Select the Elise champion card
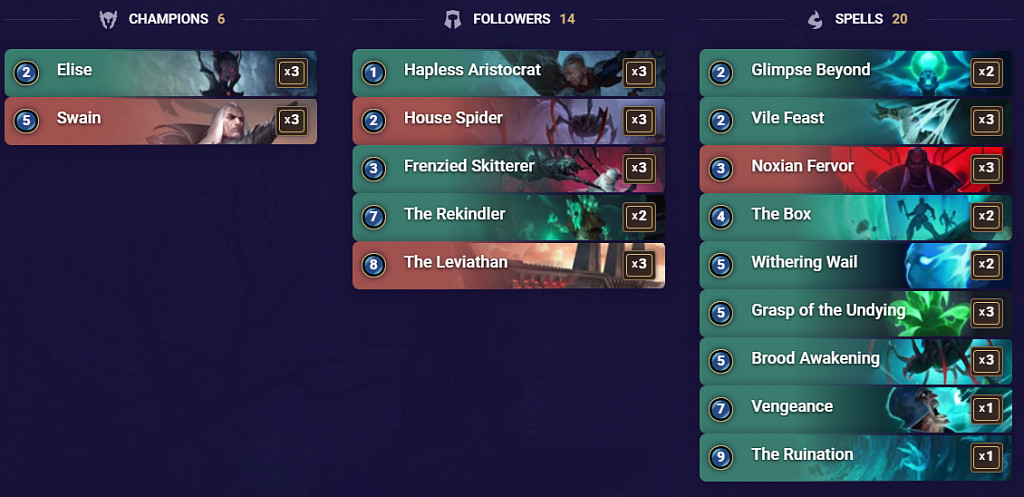 pos(160,72)
